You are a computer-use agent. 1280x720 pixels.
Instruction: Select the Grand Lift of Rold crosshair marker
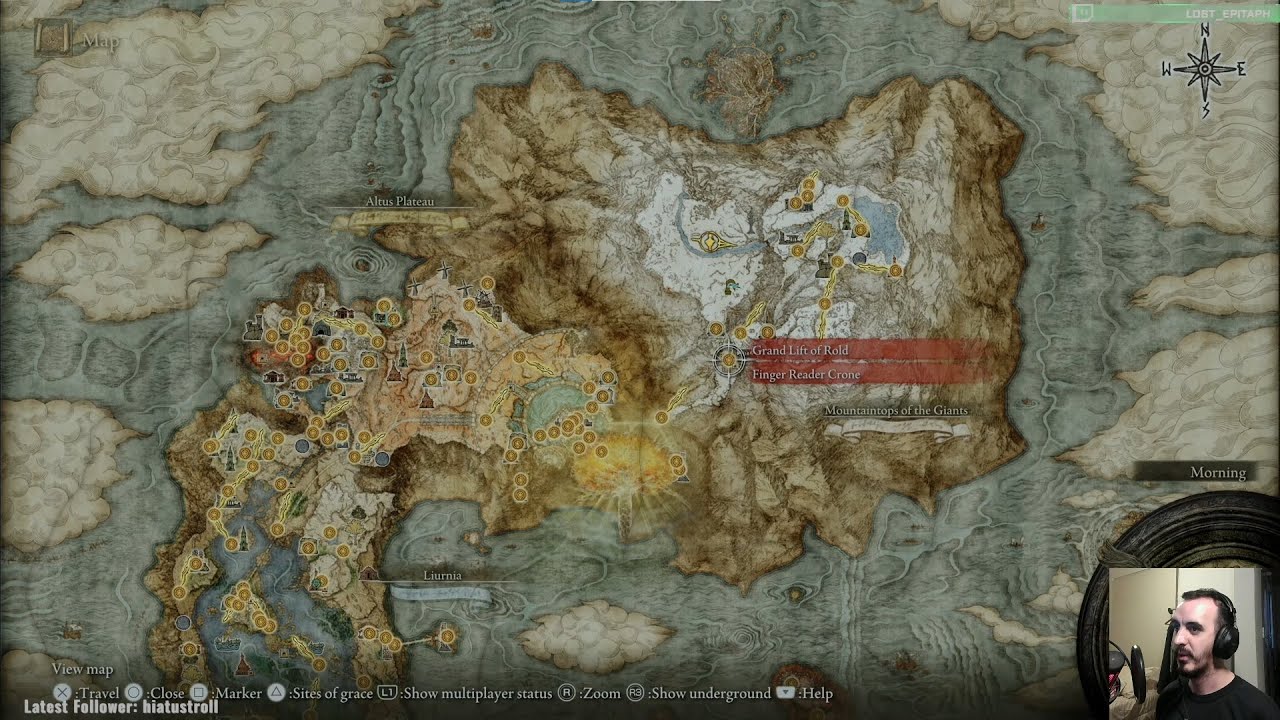coord(727,361)
